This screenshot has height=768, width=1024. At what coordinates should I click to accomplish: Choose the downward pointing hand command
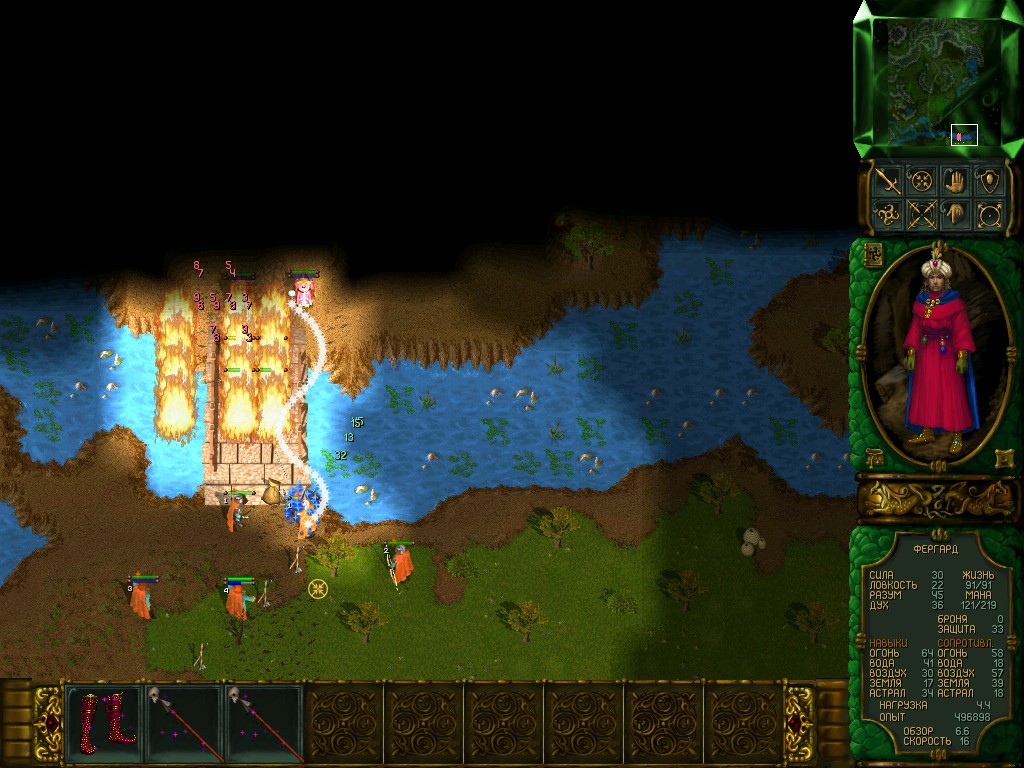pos(956,214)
